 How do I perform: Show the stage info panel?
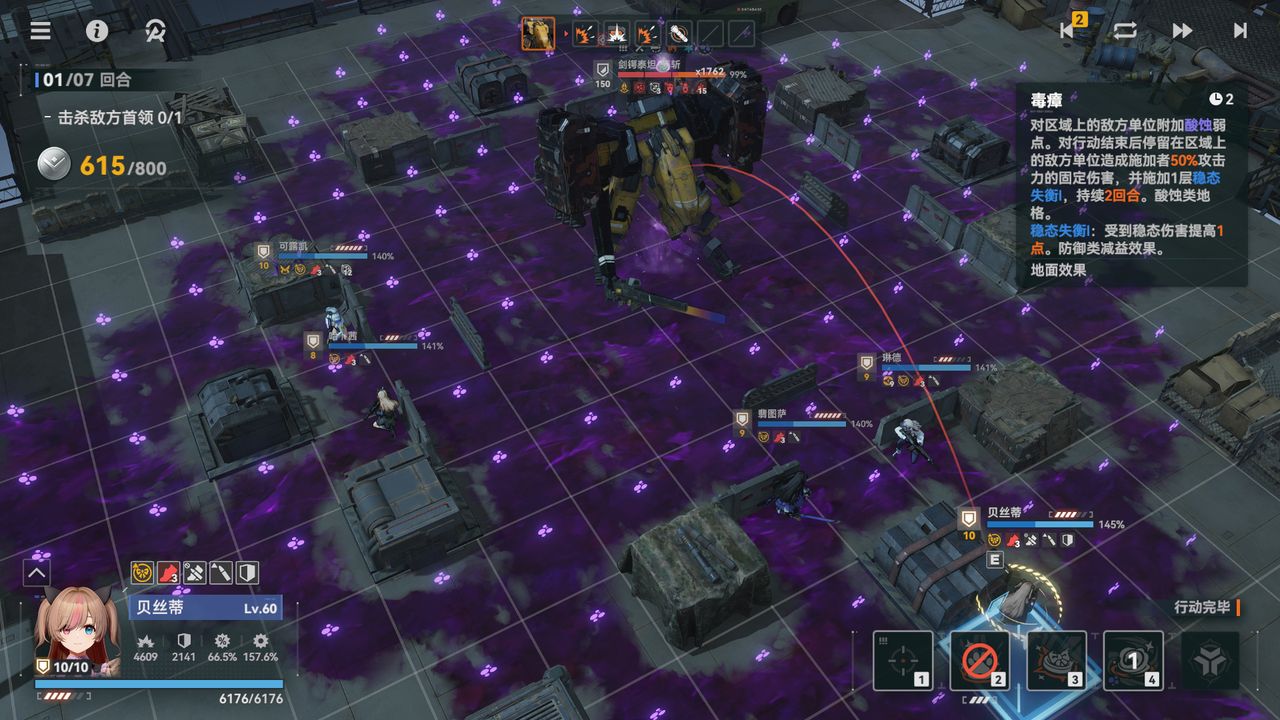click(97, 30)
